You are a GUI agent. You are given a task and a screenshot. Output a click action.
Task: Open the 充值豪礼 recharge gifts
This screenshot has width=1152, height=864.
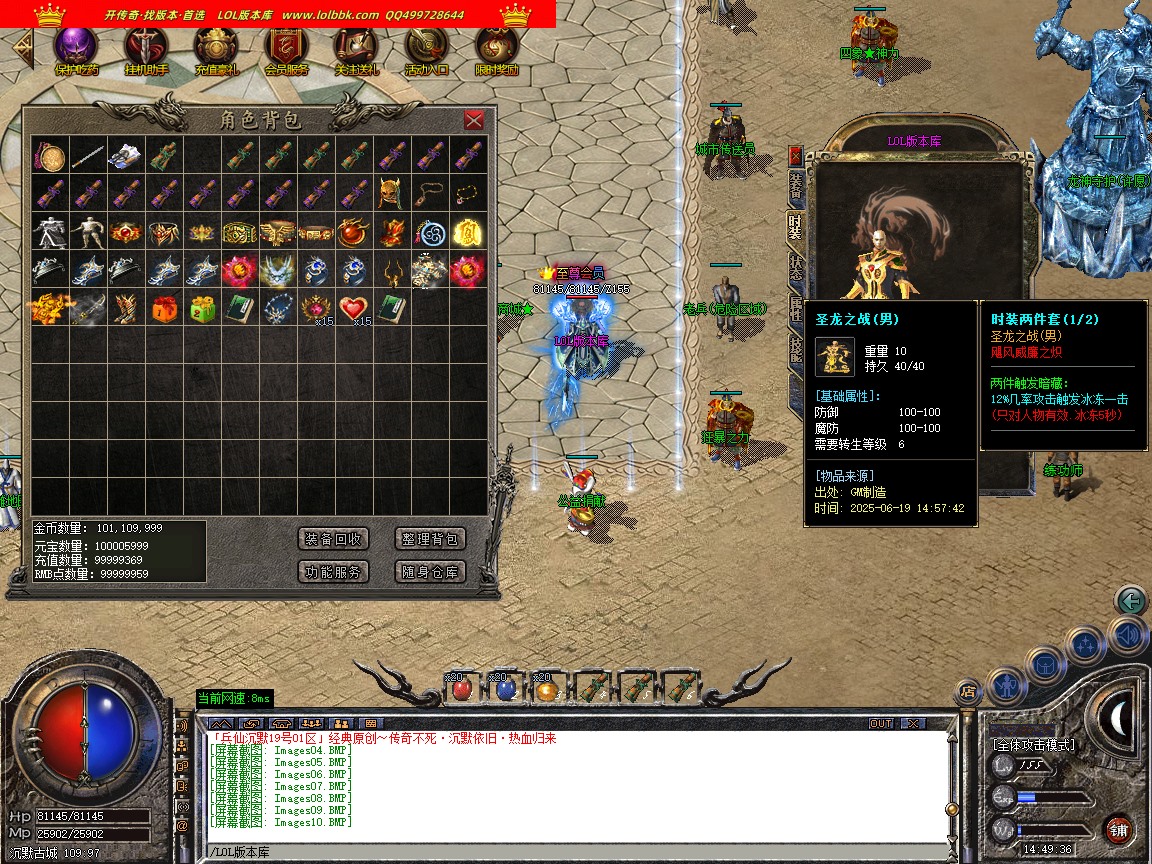pos(216,48)
